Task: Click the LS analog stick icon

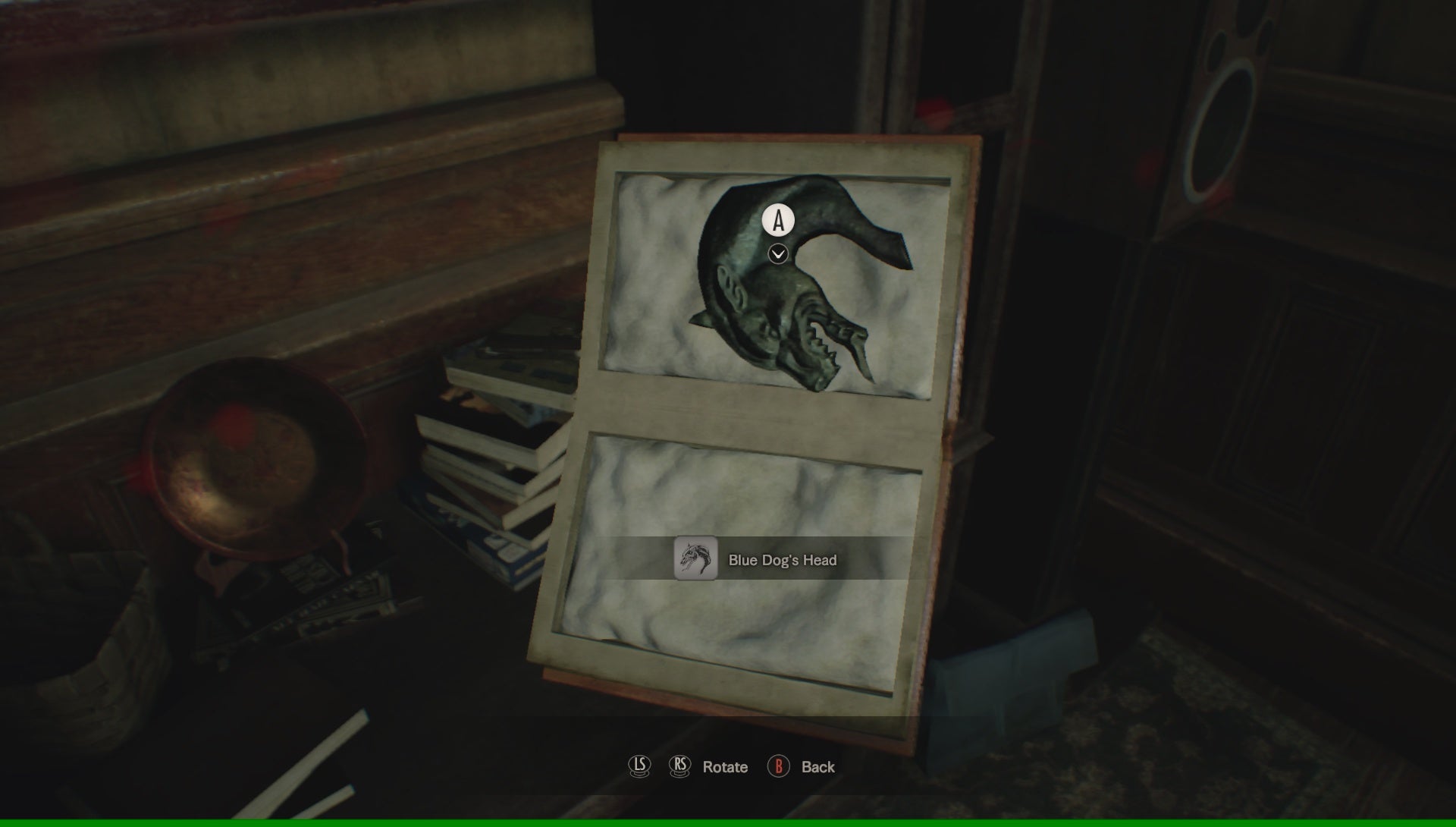Action: click(639, 767)
